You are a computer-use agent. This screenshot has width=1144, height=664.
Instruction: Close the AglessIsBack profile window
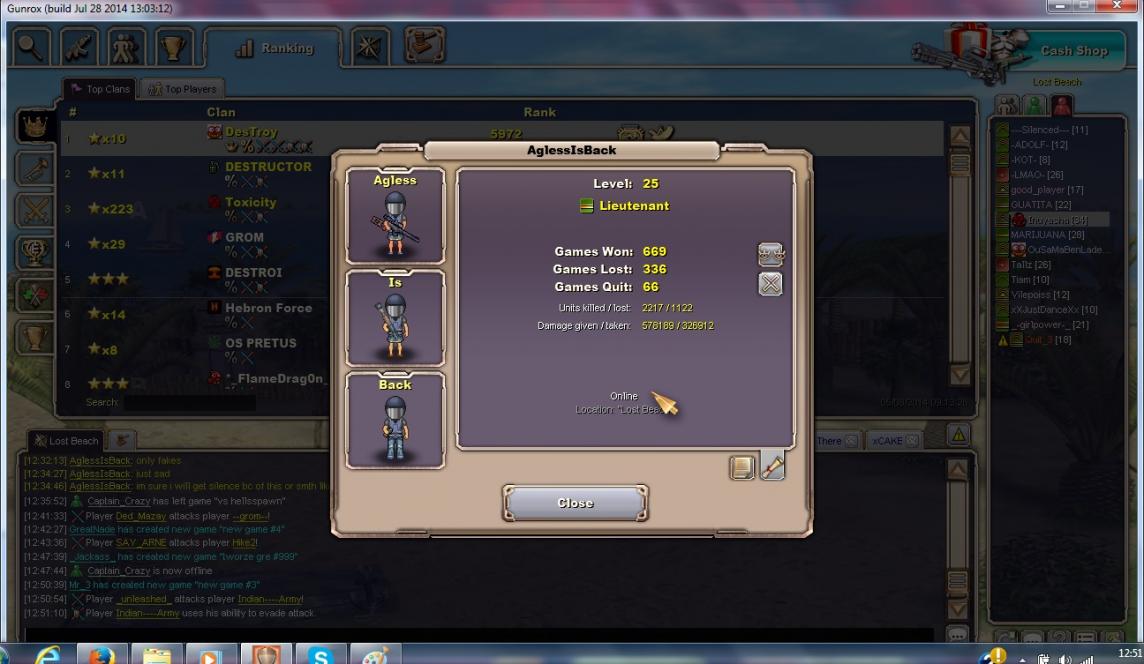click(575, 503)
